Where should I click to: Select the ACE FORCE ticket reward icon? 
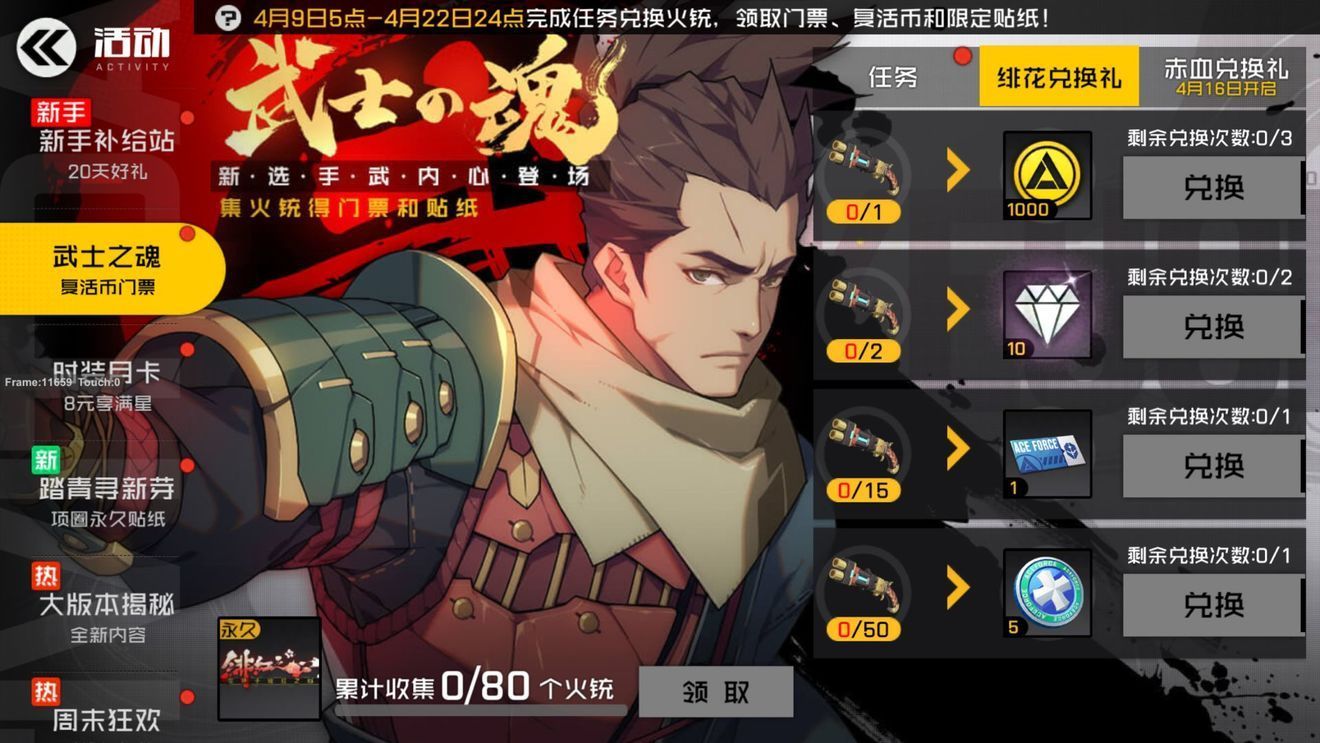1046,455
